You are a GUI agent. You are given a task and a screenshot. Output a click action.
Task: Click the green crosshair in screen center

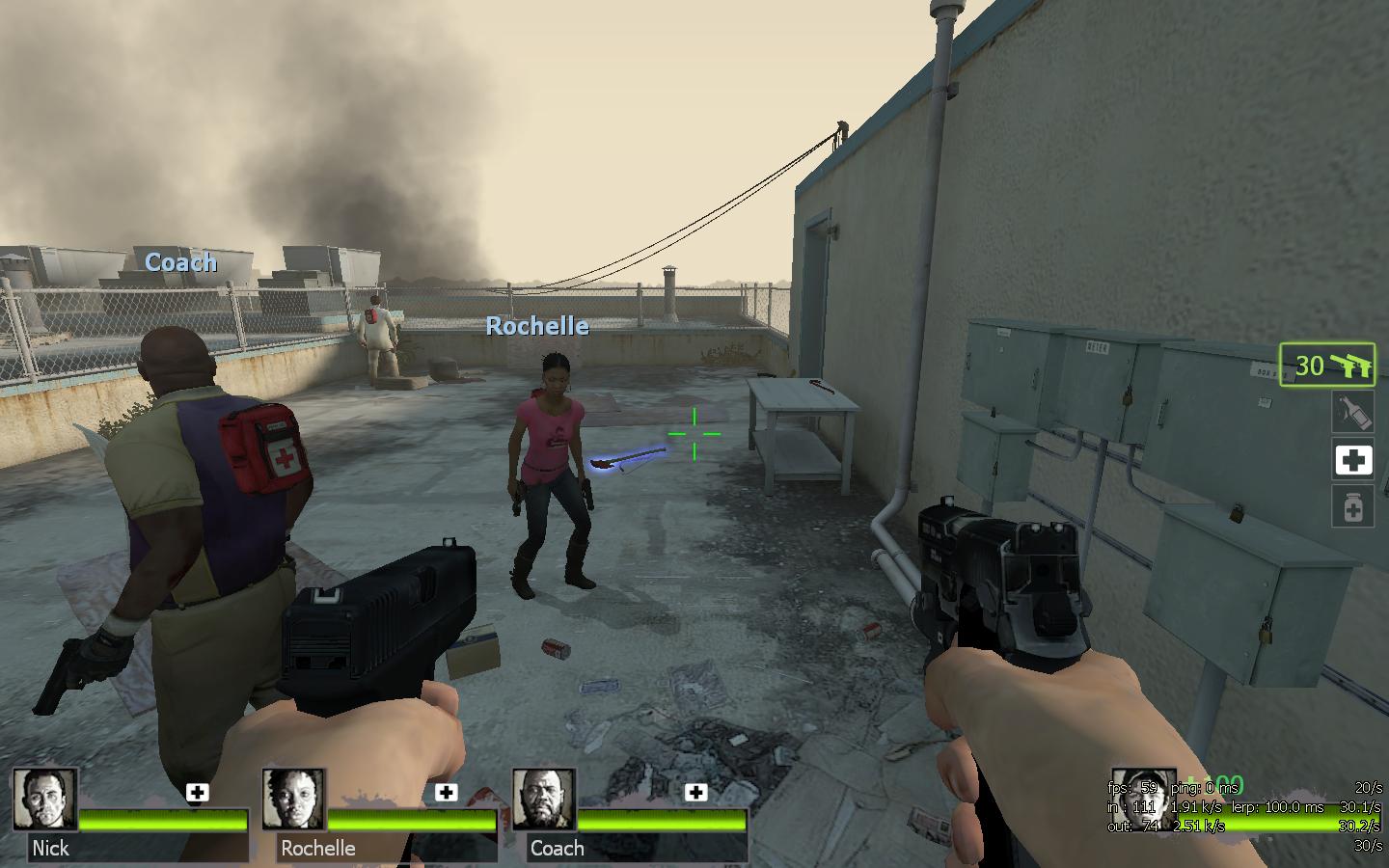click(694, 436)
